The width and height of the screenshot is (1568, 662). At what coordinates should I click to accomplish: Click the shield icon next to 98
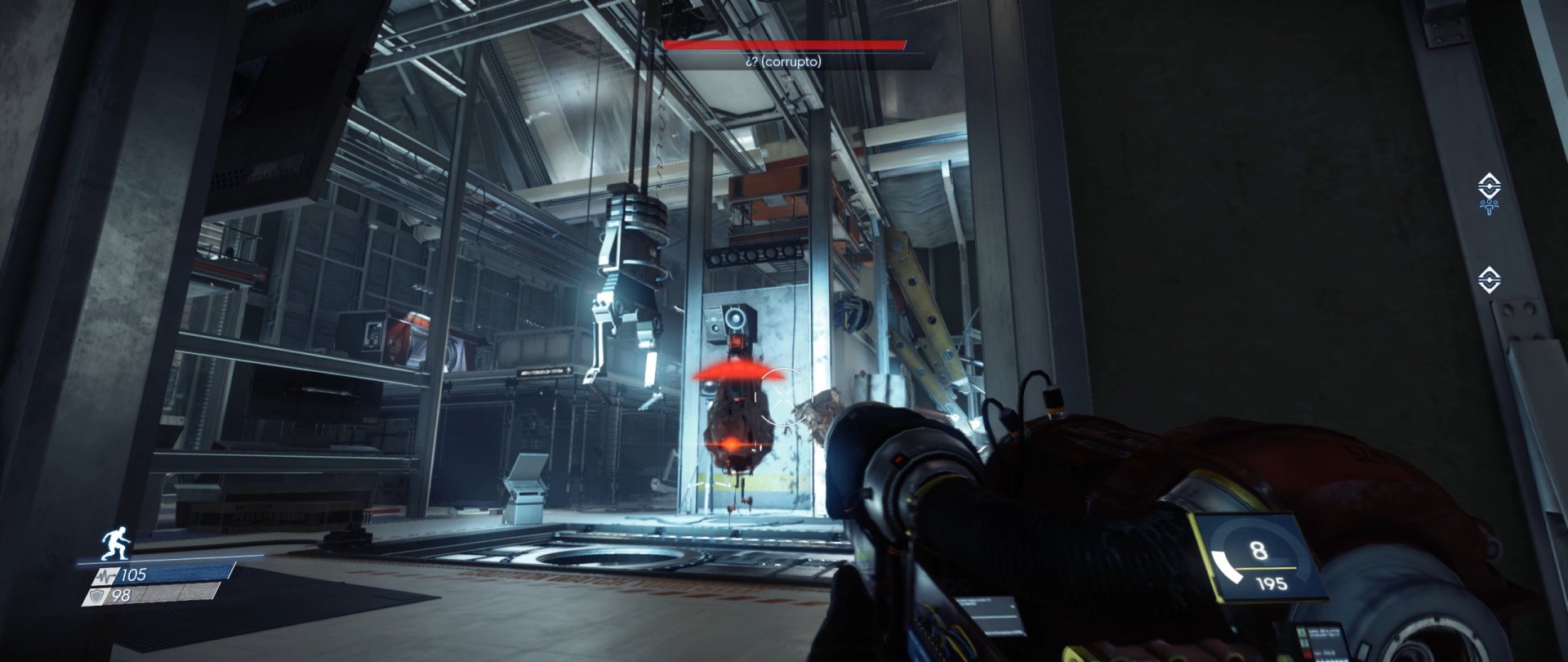(x=99, y=595)
